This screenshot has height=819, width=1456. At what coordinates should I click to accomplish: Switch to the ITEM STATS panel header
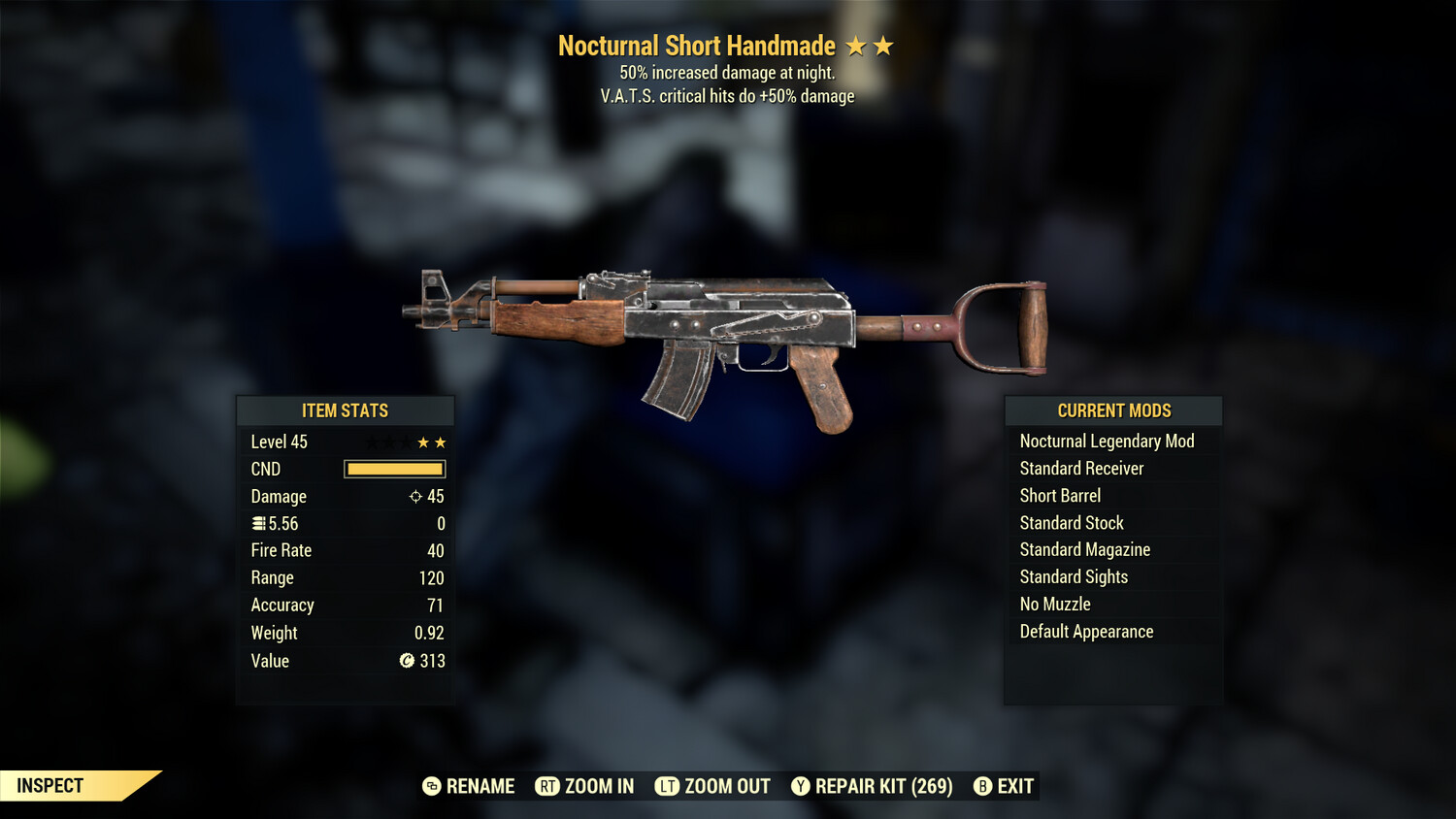pyautogui.click(x=345, y=409)
